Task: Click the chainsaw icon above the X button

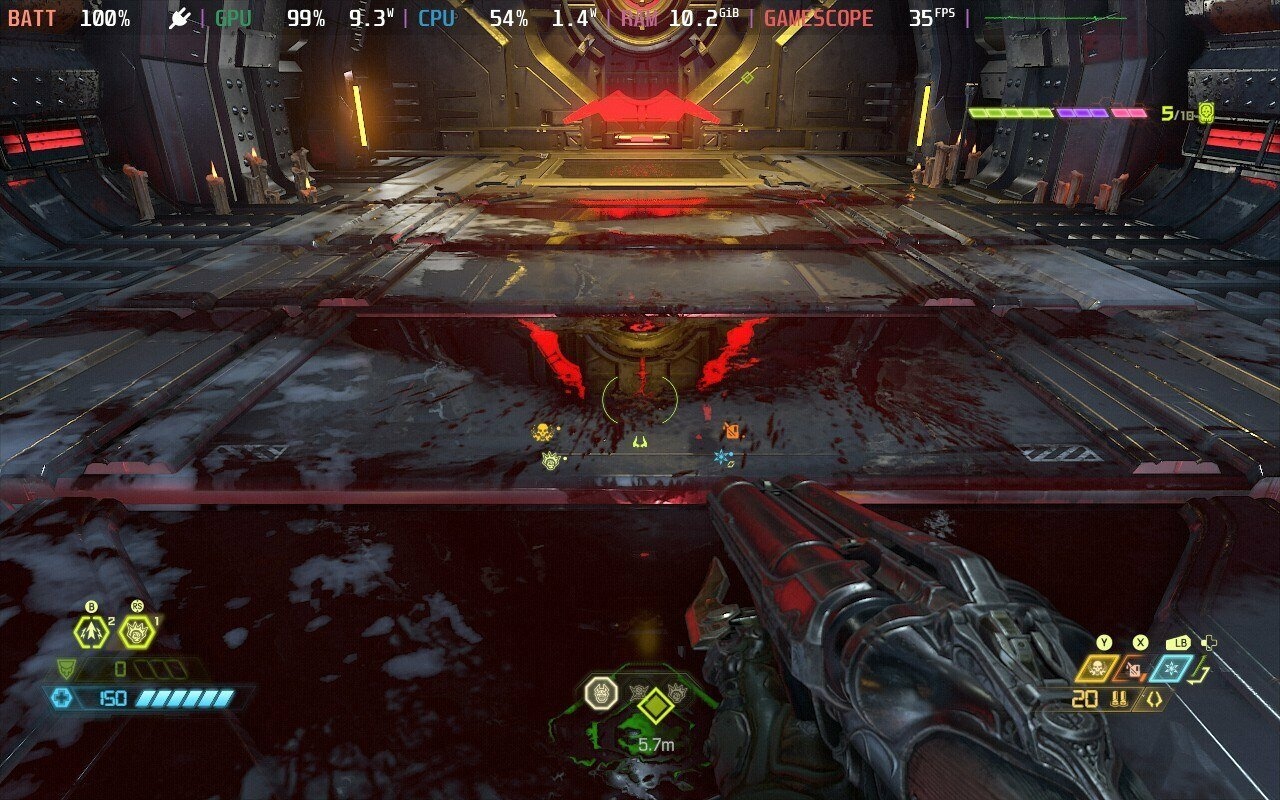Action: tap(1134, 668)
